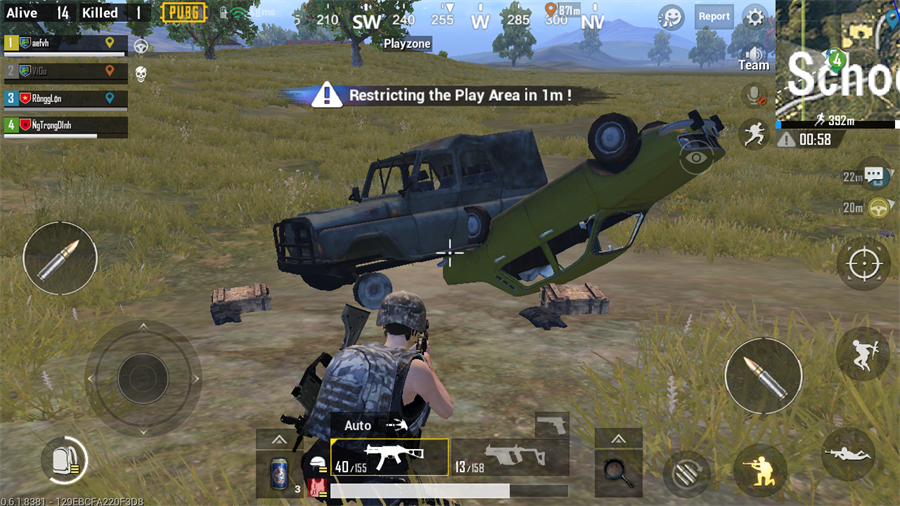Use the energy drink can
Image resolution: width=900 pixels, height=506 pixels.
coord(278,471)
